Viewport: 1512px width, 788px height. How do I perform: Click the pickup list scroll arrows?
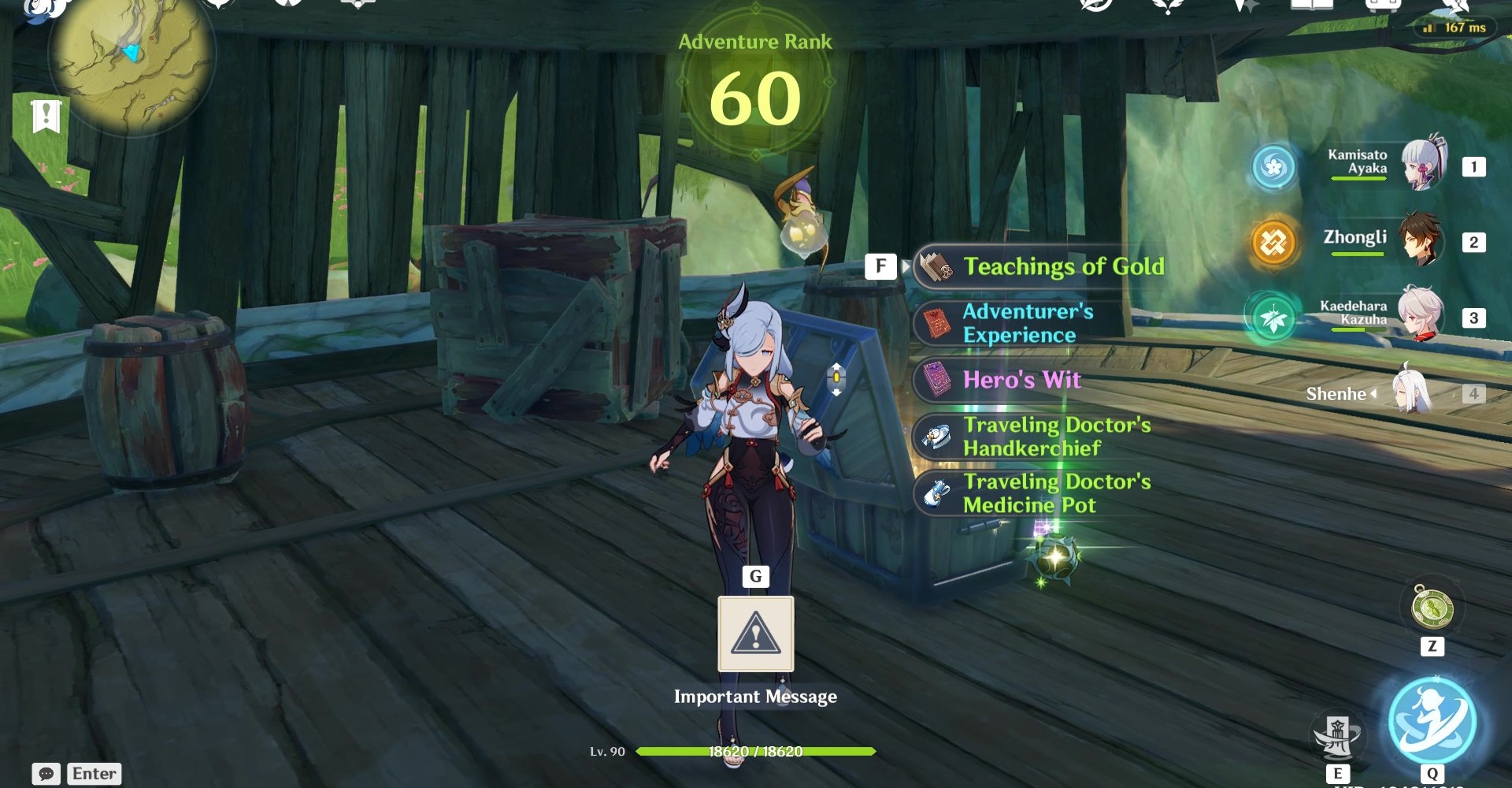(x=835, y=378)
